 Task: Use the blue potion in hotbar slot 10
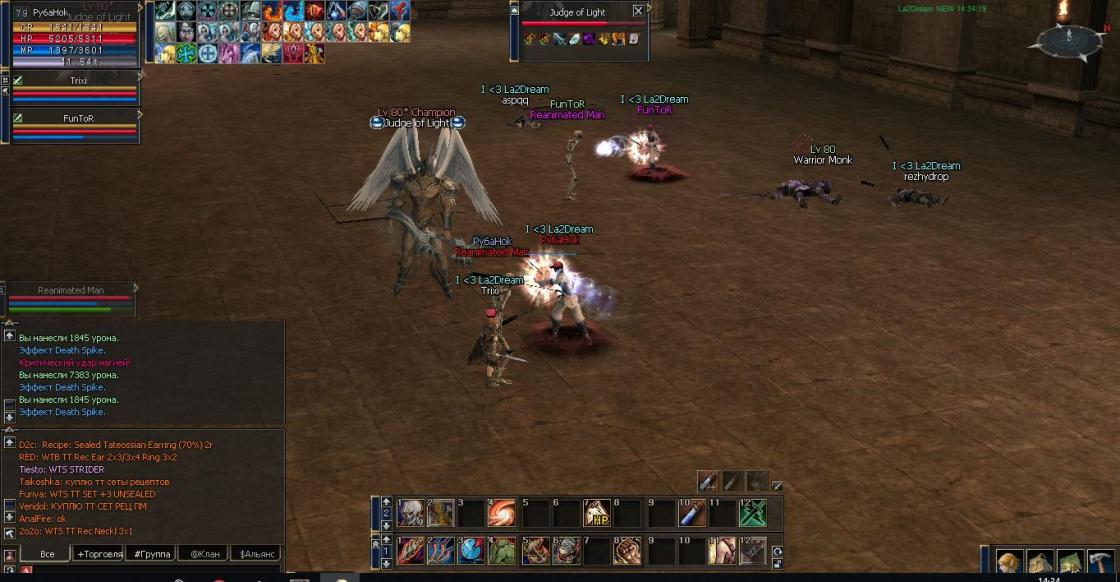point(691,513)
